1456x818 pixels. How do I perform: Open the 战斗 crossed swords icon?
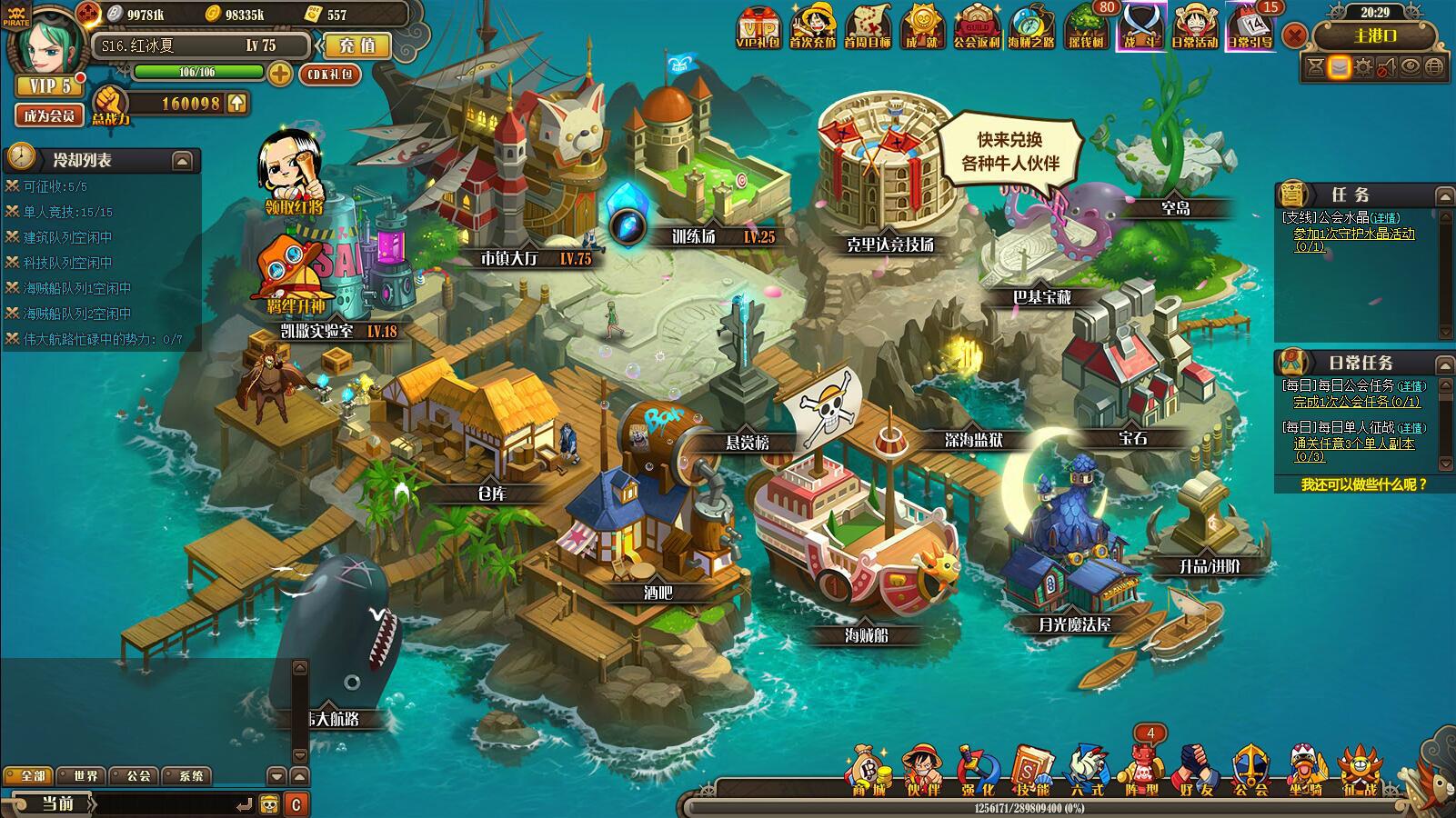coord(1140,27)
